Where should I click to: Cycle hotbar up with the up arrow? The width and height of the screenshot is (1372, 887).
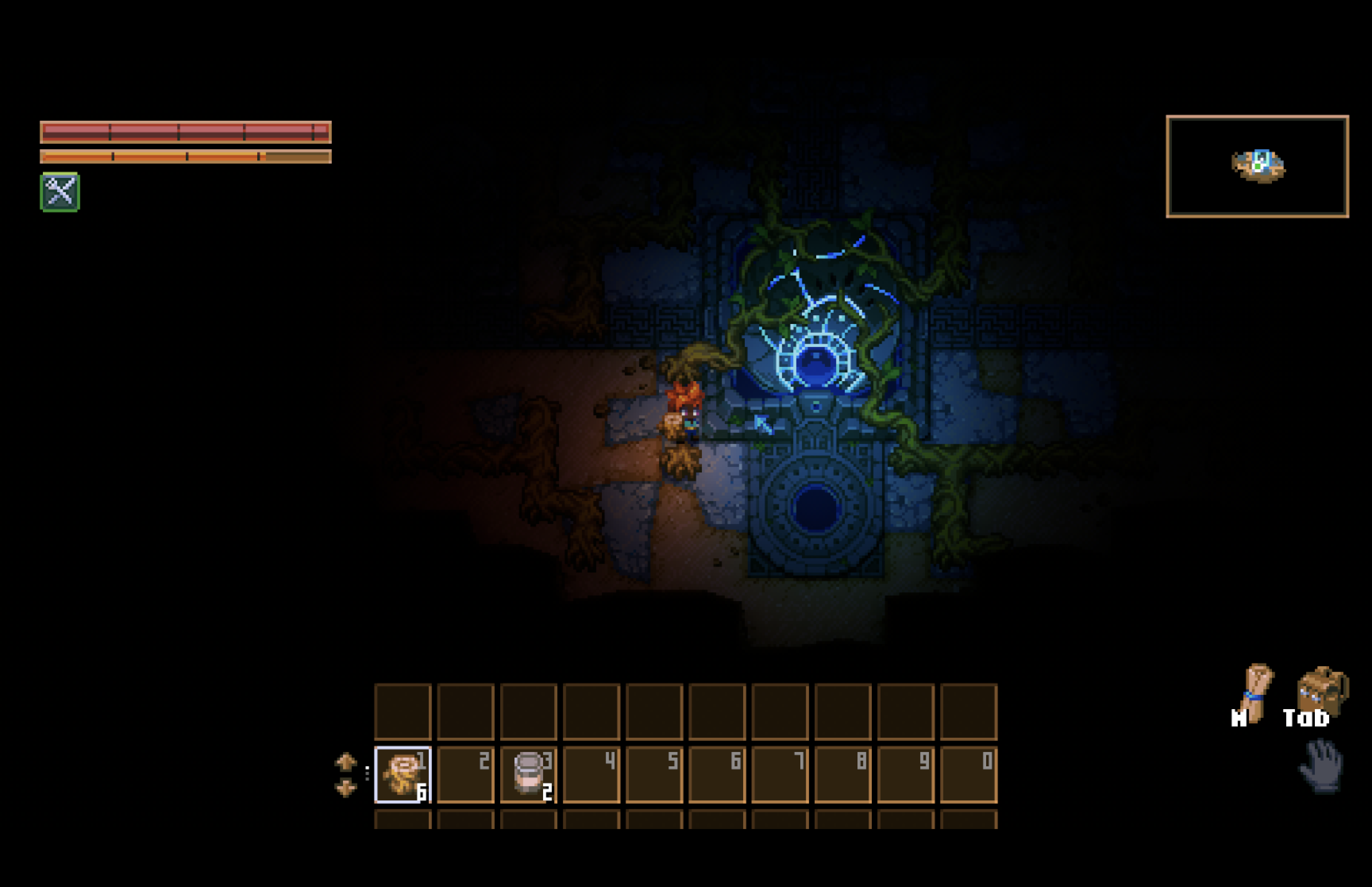tap(345, 762)
